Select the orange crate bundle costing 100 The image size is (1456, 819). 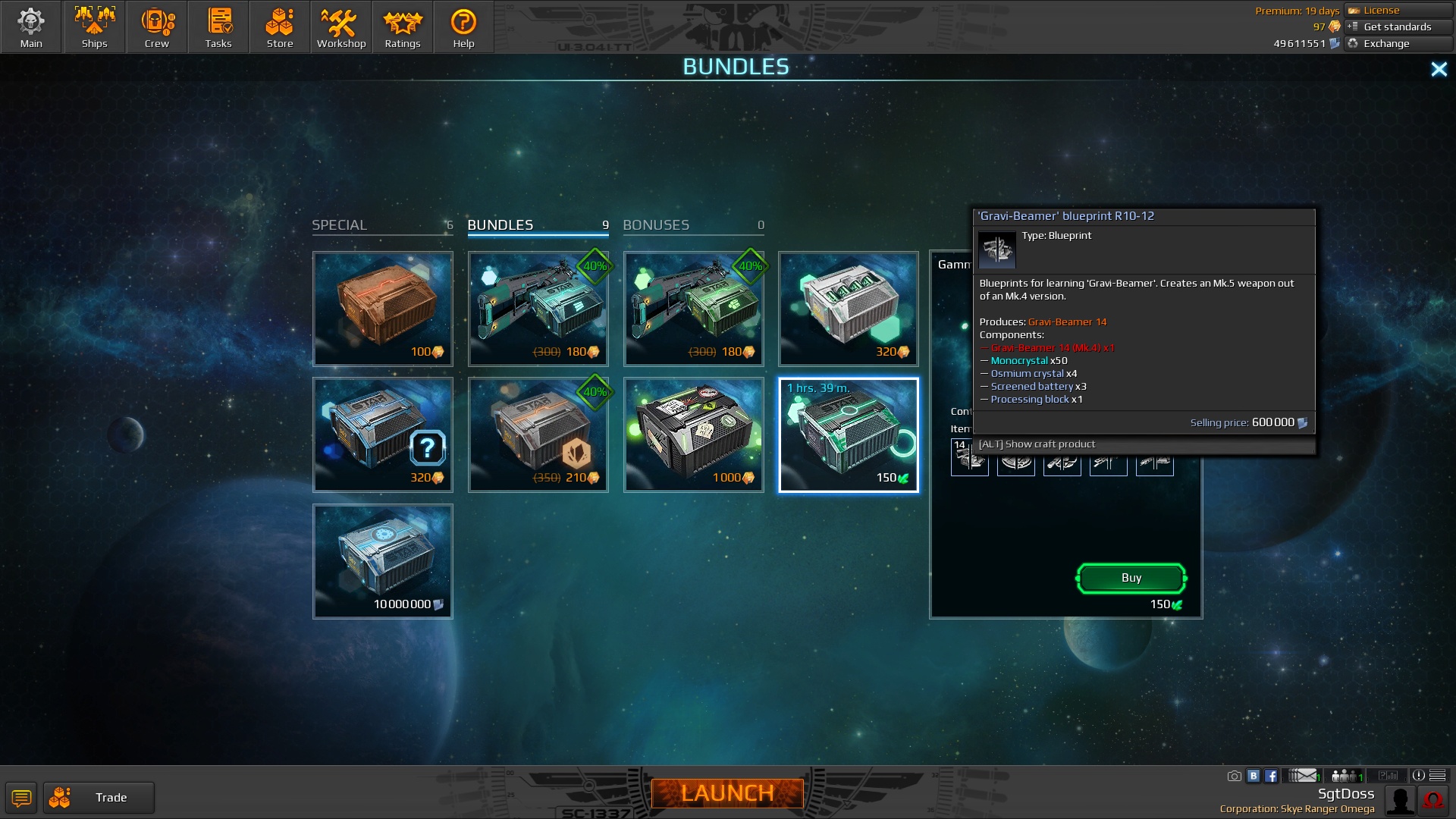(383, 309)
